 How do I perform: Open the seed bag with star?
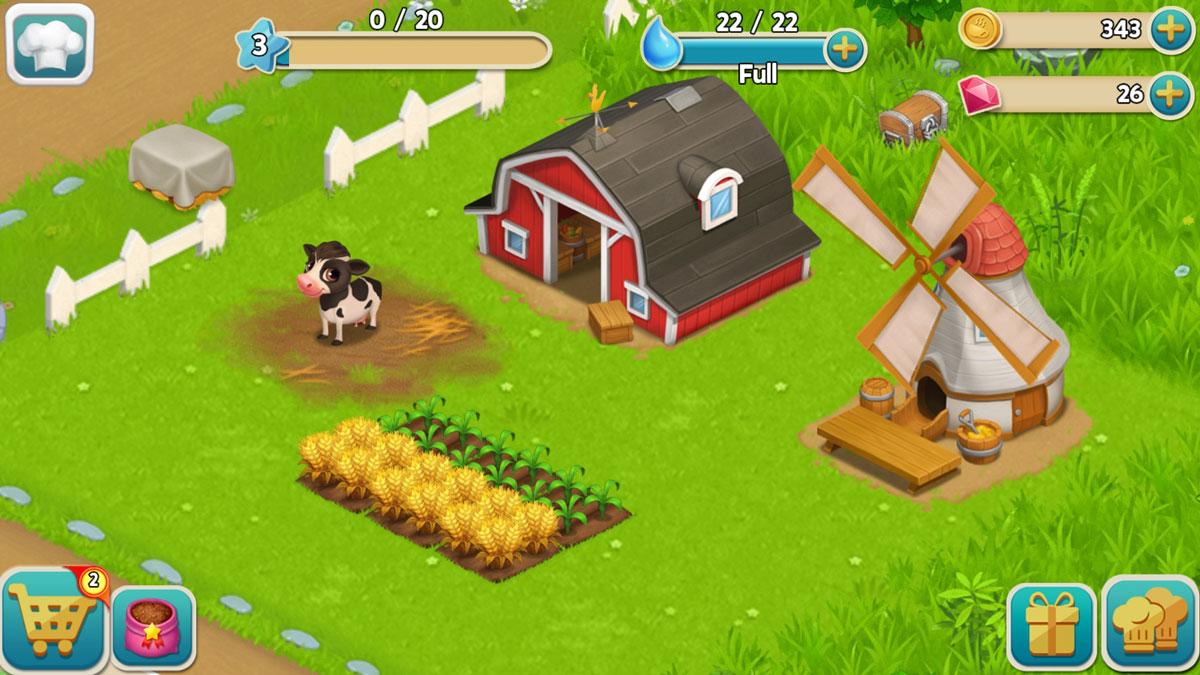coord(153,628)
